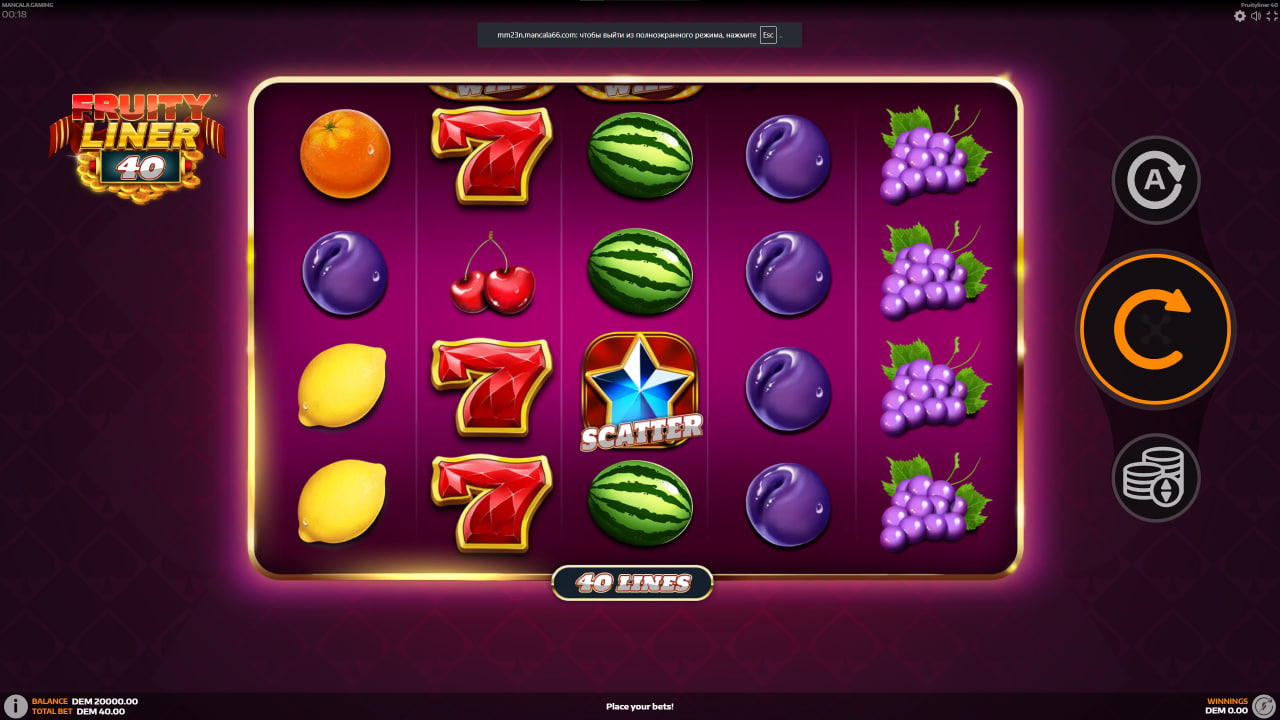This screenshot has height=720, width=1280.
Task: Open the coin stack bet settings icon
Action: coord(1155,478)
